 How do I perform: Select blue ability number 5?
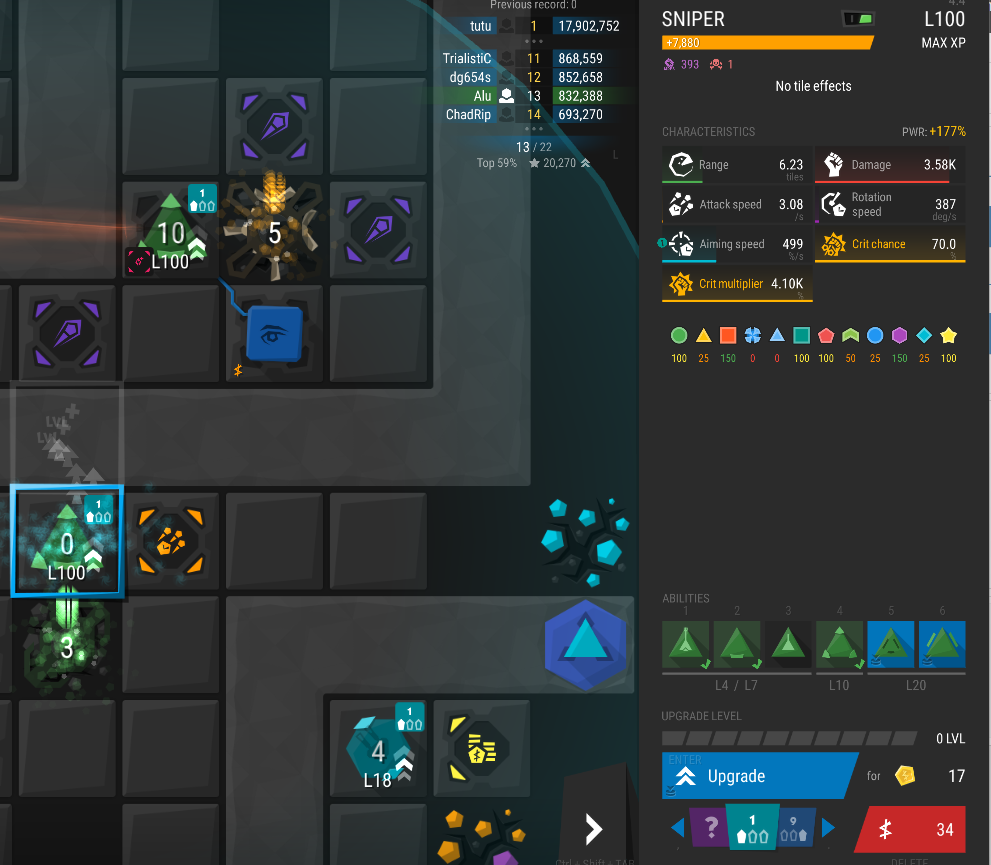(x=890, y=644)
